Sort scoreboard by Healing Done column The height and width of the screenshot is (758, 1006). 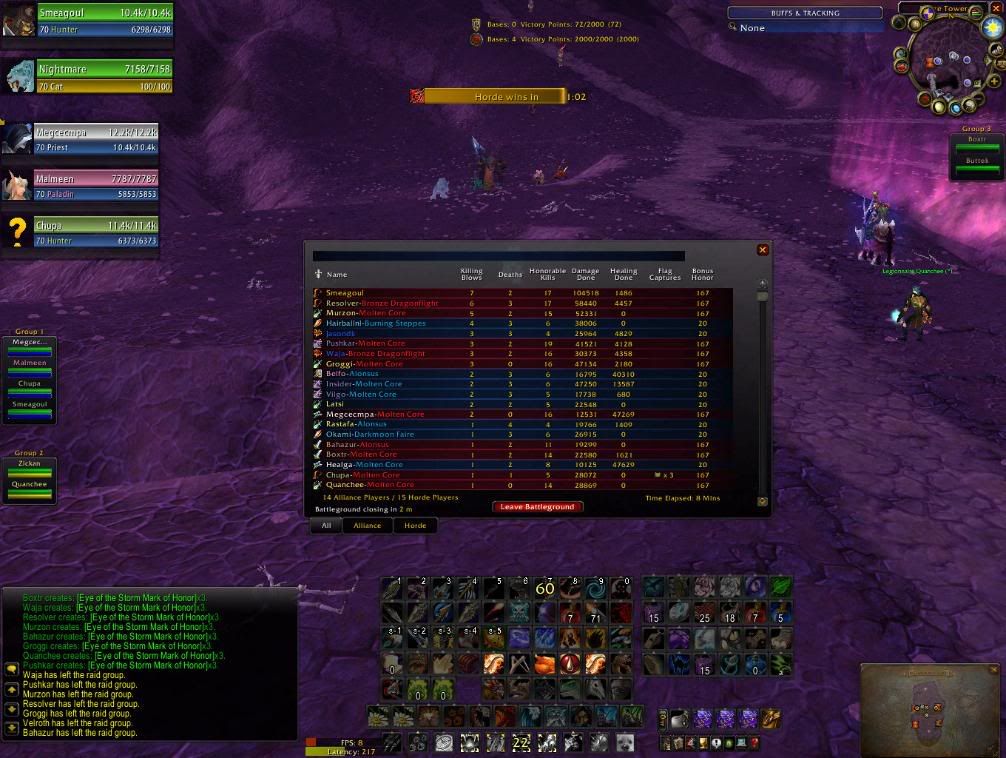623,274
